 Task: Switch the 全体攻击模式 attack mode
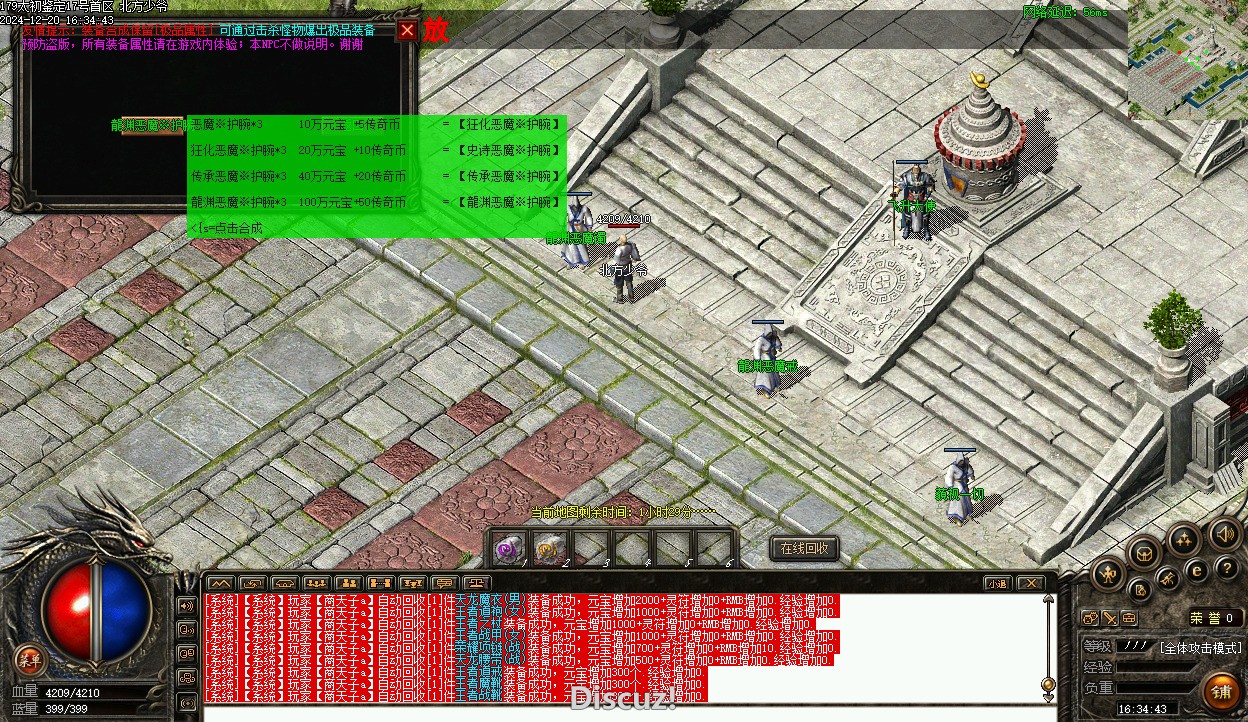[x=1200, y=648]
